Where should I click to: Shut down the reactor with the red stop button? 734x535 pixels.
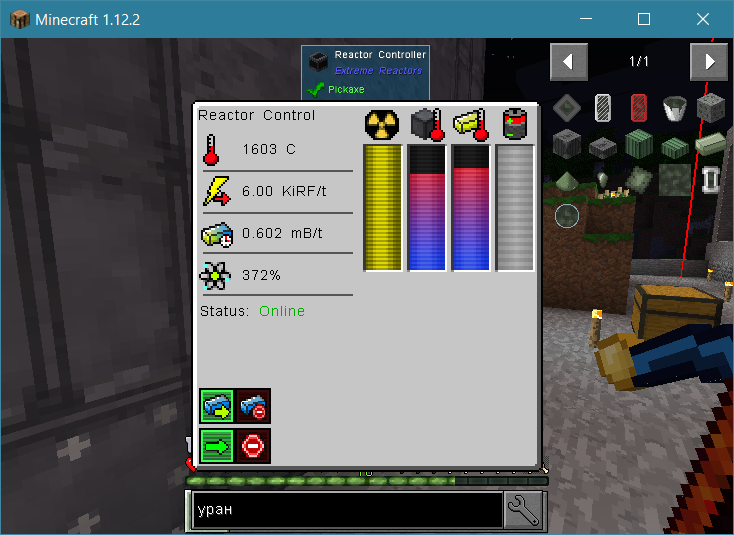coord(253,445)
